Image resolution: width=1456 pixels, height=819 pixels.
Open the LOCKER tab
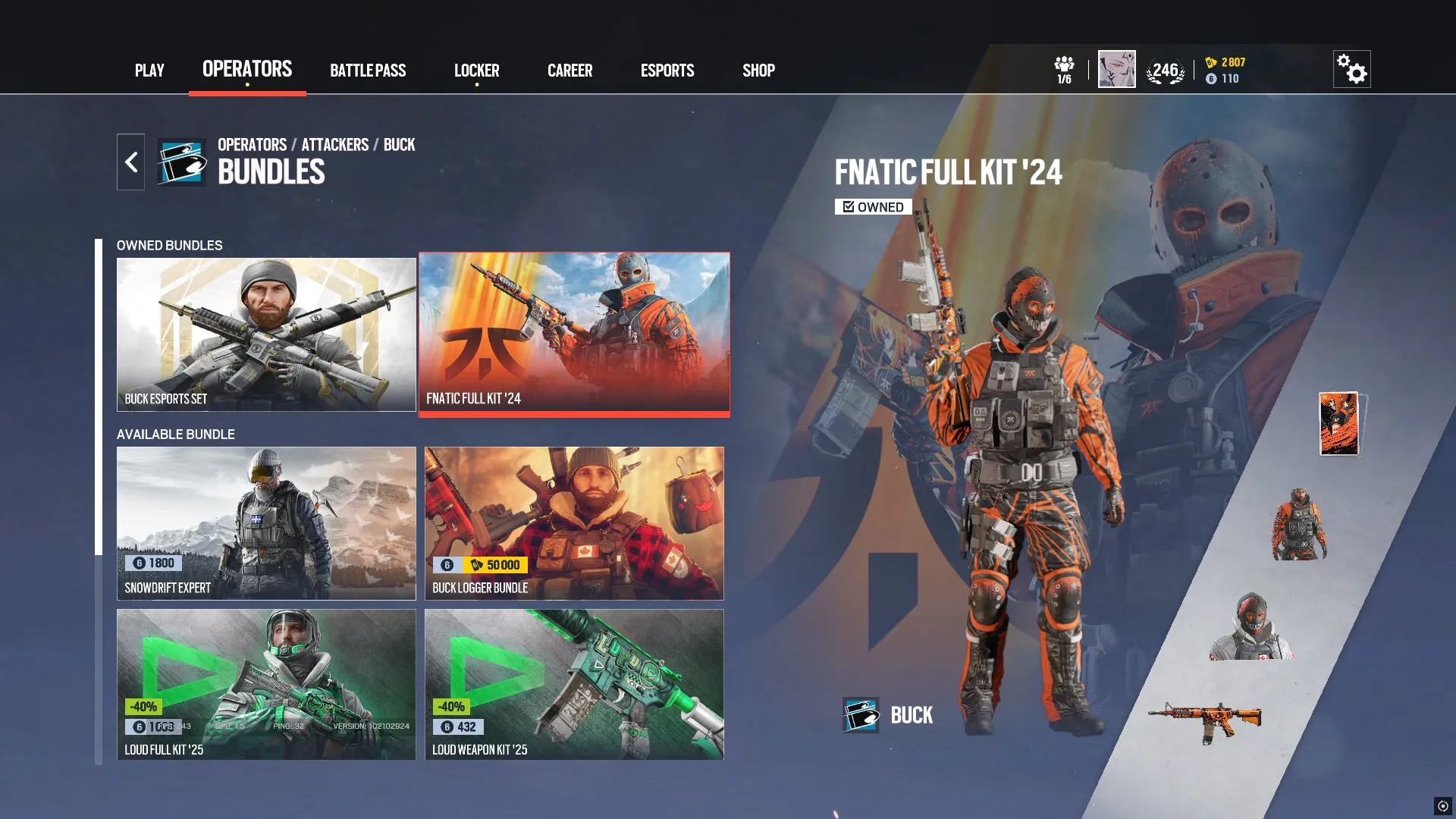[x=476, y=71]
